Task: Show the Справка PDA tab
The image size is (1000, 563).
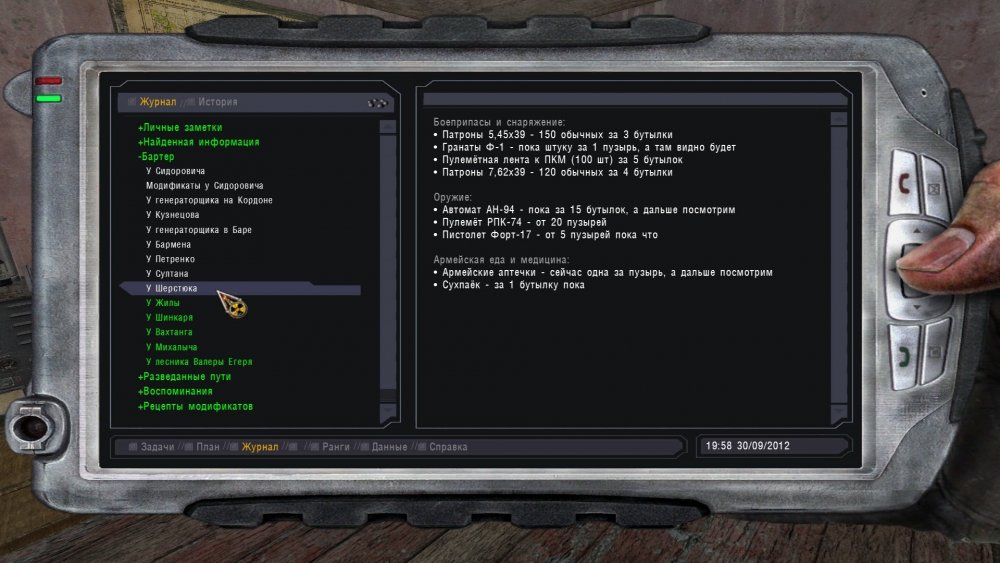Action: 449,447
